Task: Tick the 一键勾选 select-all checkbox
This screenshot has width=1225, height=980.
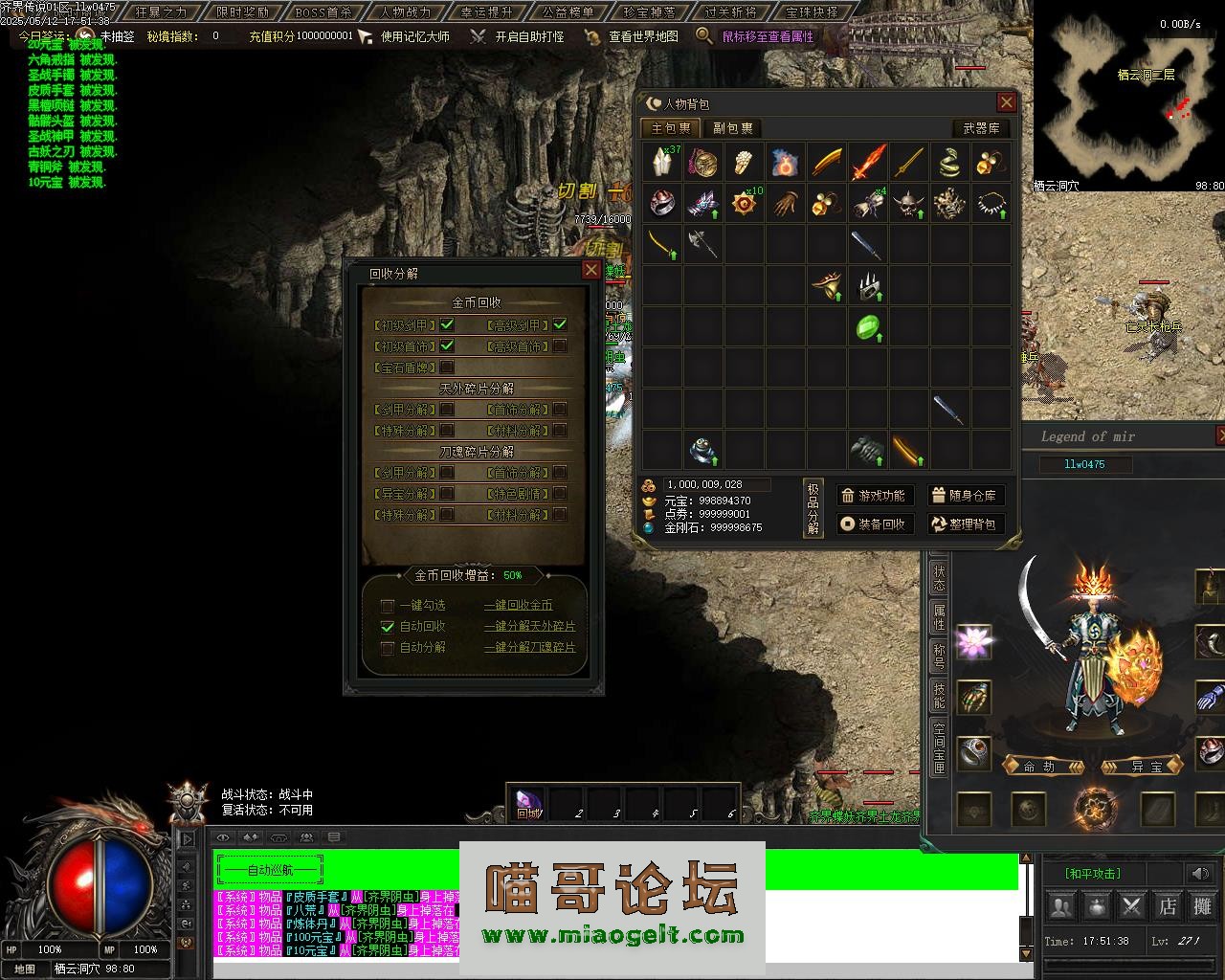Action: coord(388,605)
